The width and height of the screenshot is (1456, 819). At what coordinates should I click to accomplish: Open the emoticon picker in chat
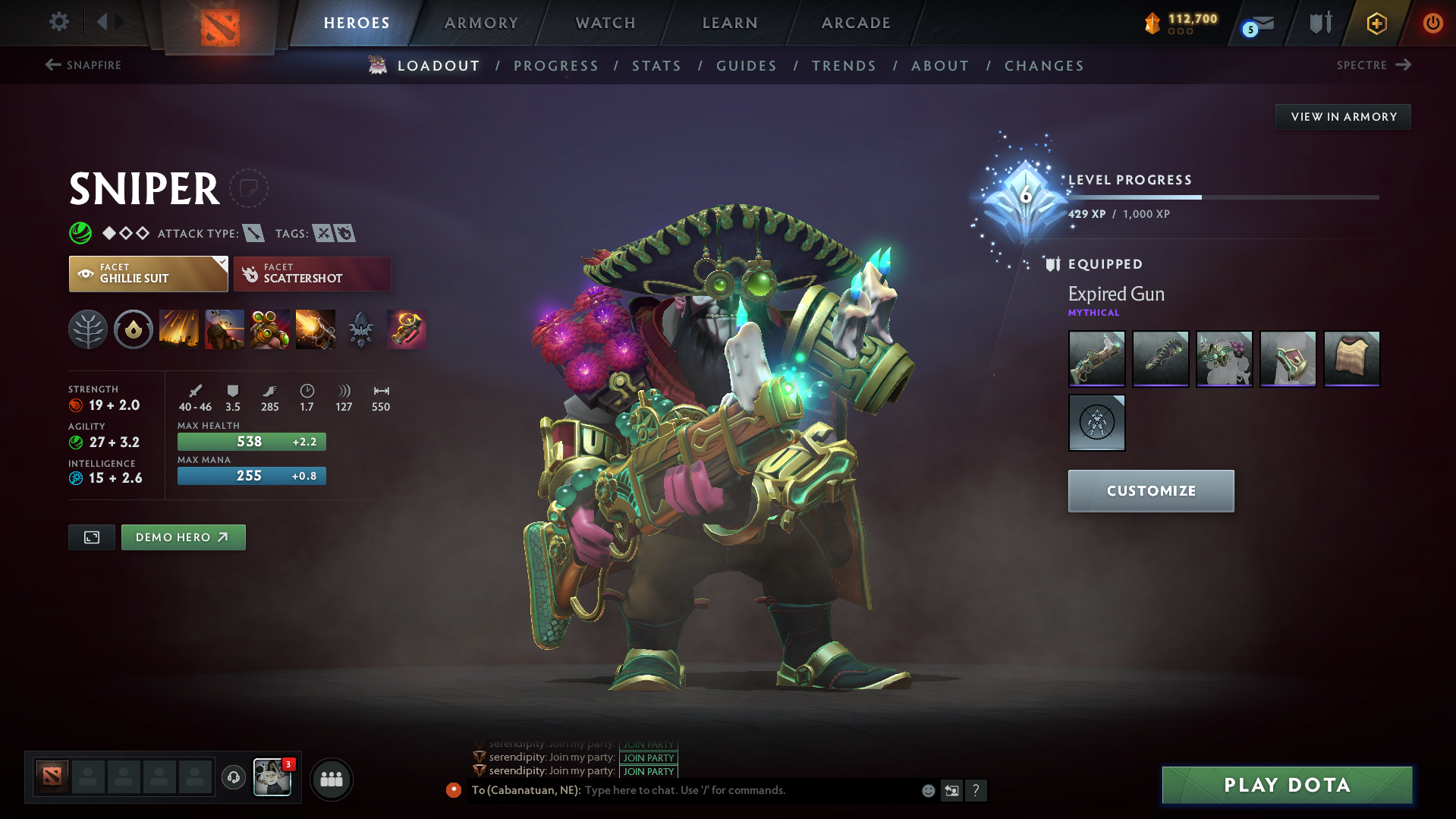tap(927, 790)
